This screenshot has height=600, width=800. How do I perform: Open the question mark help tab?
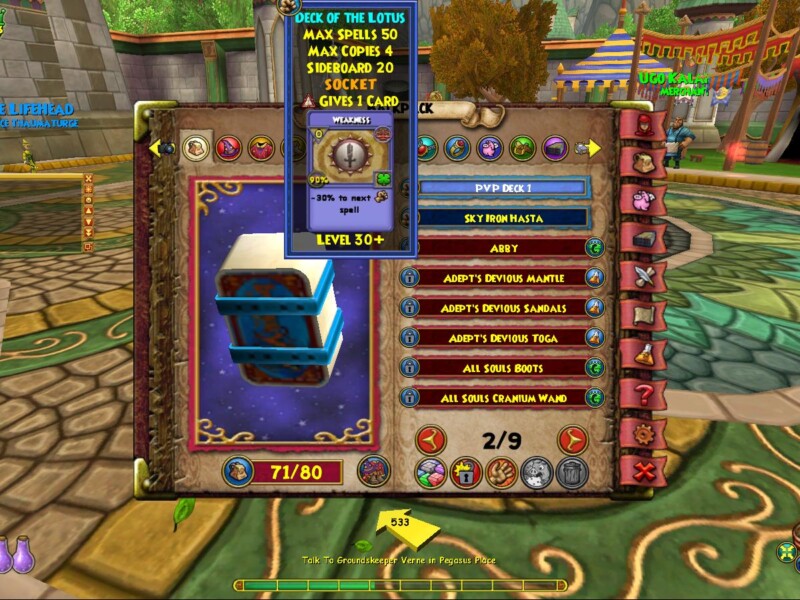[x=641, y=393]
